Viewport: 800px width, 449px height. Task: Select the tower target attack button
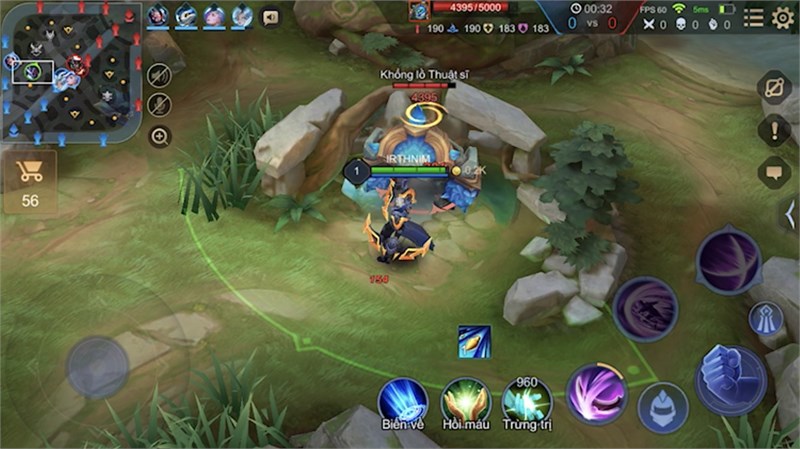[766, 320]
